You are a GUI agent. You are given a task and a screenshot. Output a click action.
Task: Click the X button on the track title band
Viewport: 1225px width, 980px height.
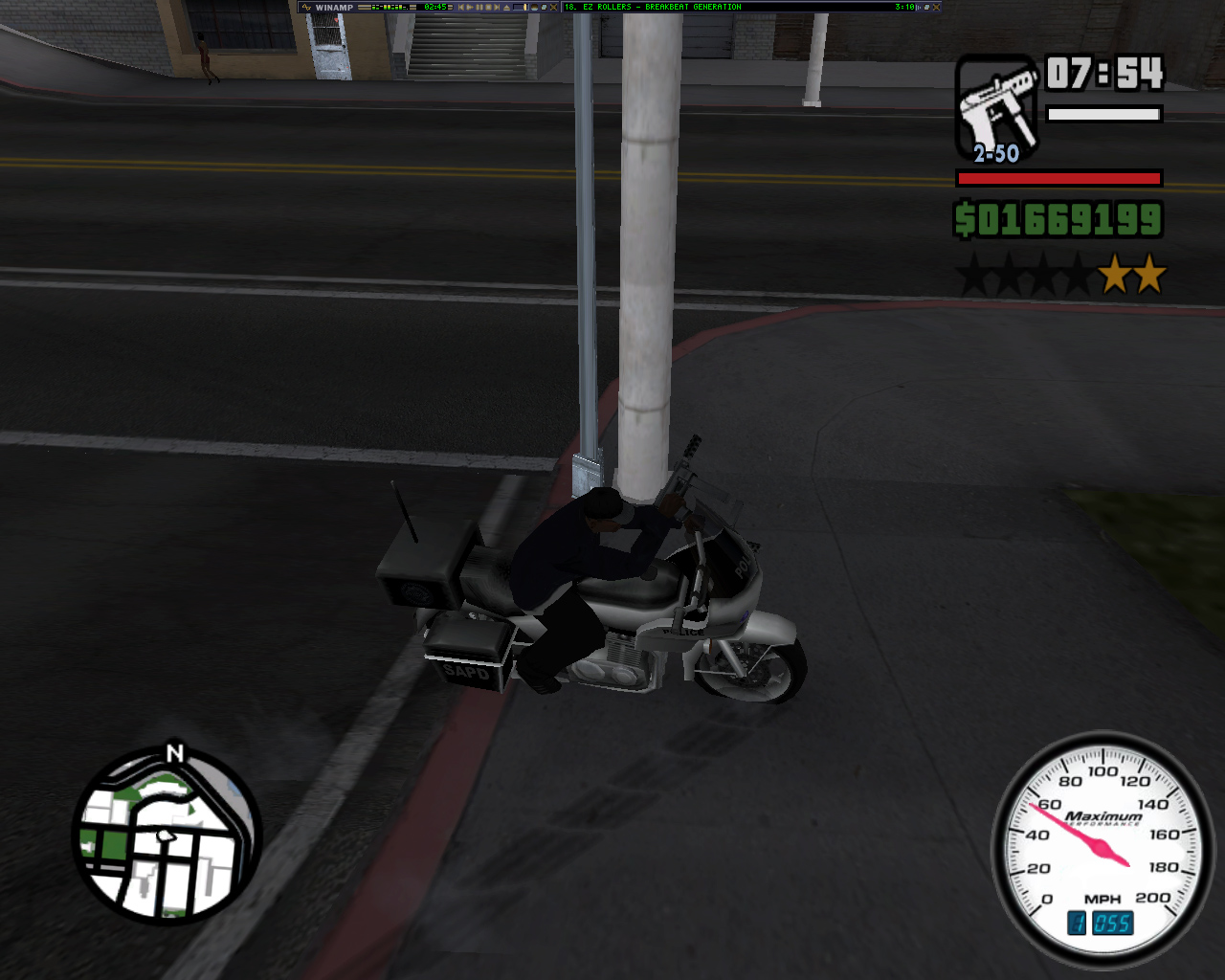pyautogui.click(x=936, y=7)
